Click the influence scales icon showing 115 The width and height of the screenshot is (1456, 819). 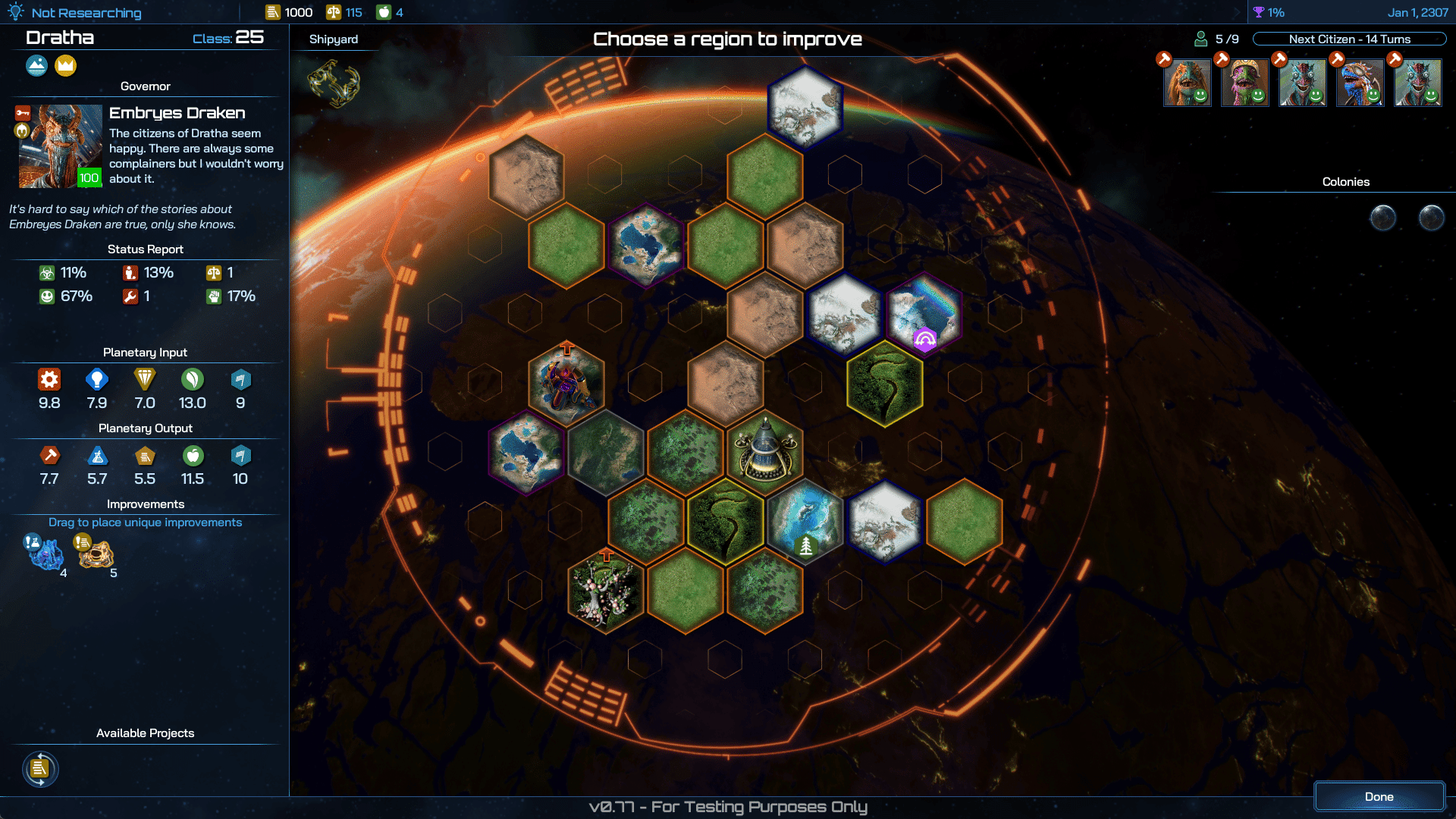click(x=332, y=12)
